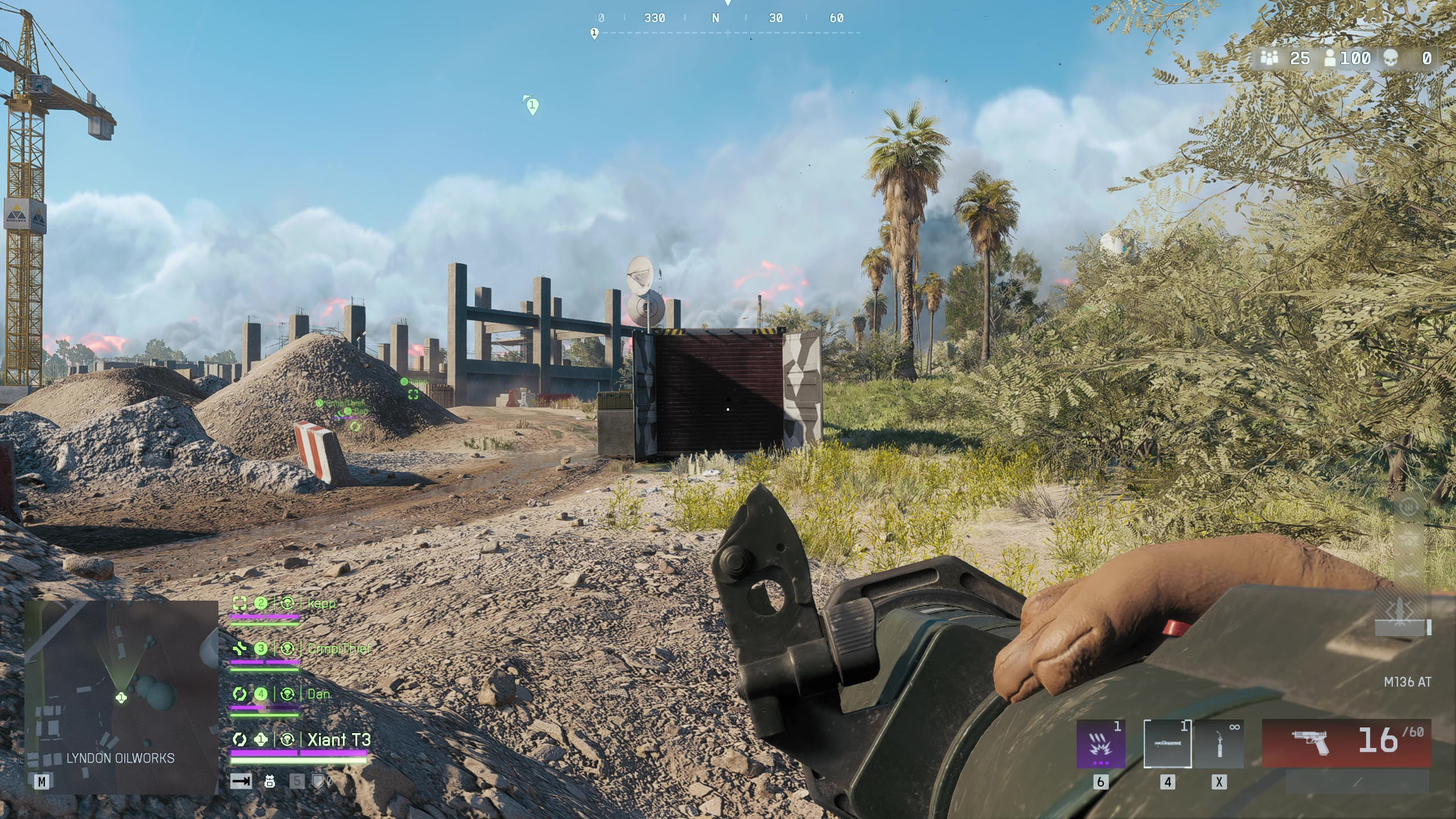The image size is (1456, 819).
Task: Select the M136 AT launcher slot
Action: coord(1167,743)
